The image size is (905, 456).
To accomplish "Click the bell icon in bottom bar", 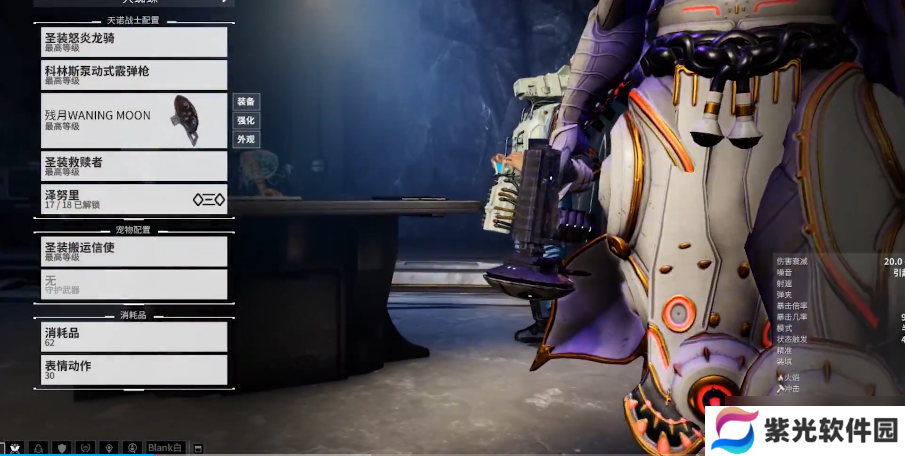I will [39, 448].
